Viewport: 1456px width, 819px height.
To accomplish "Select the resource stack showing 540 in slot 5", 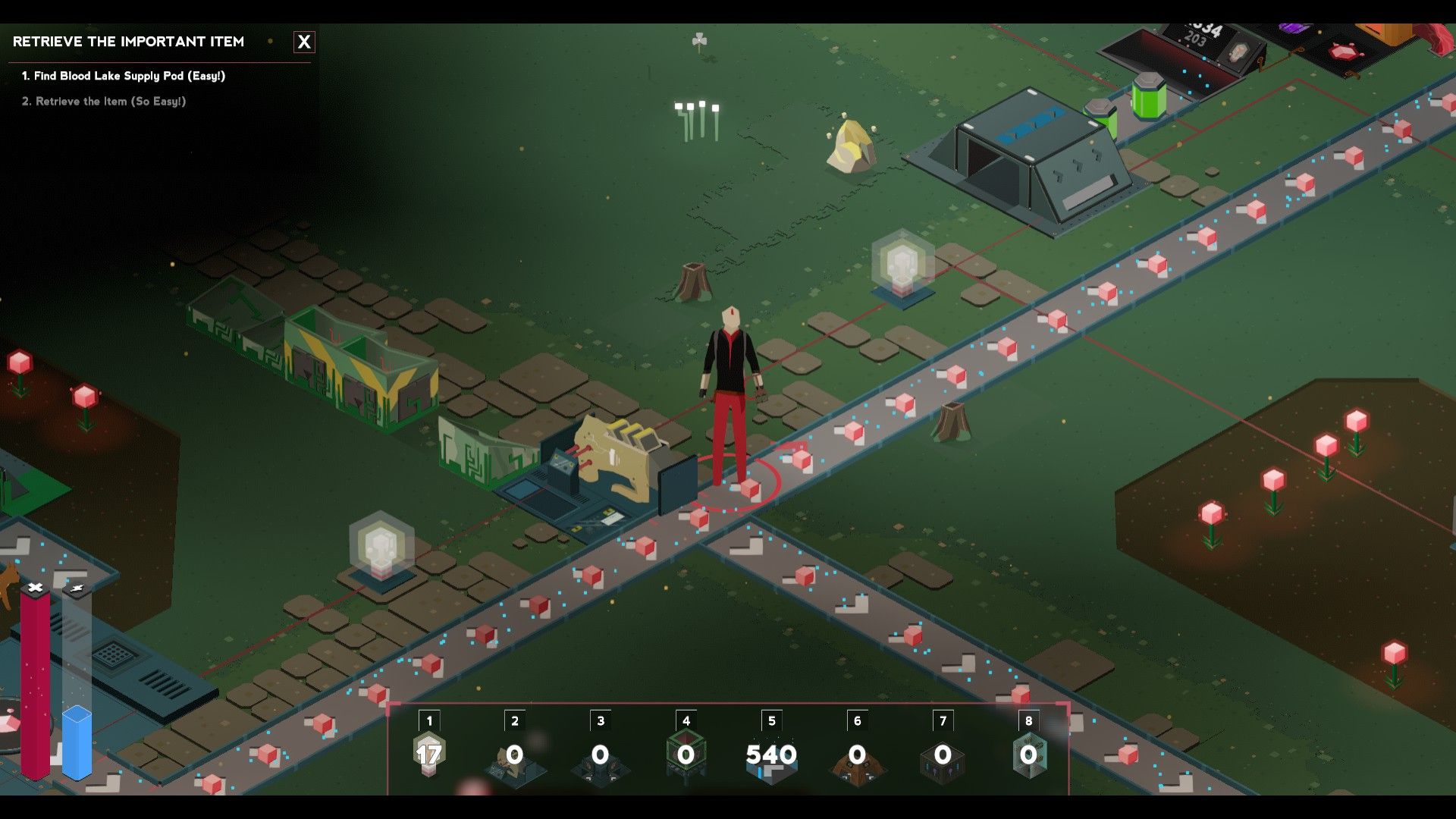I will coord(772,755).
